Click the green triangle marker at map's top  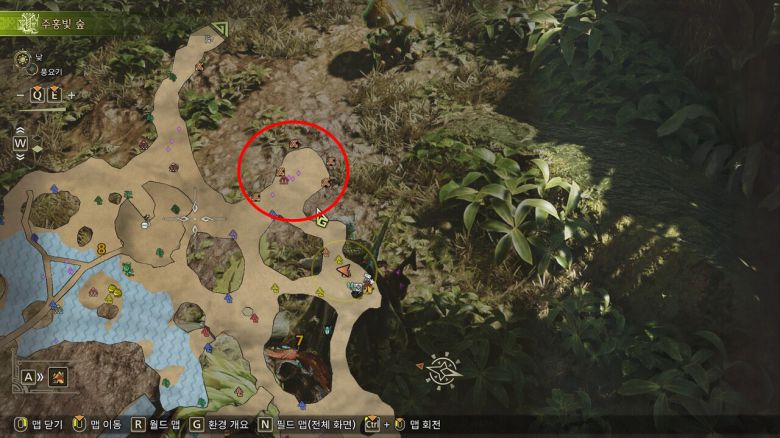coord(219,30)
